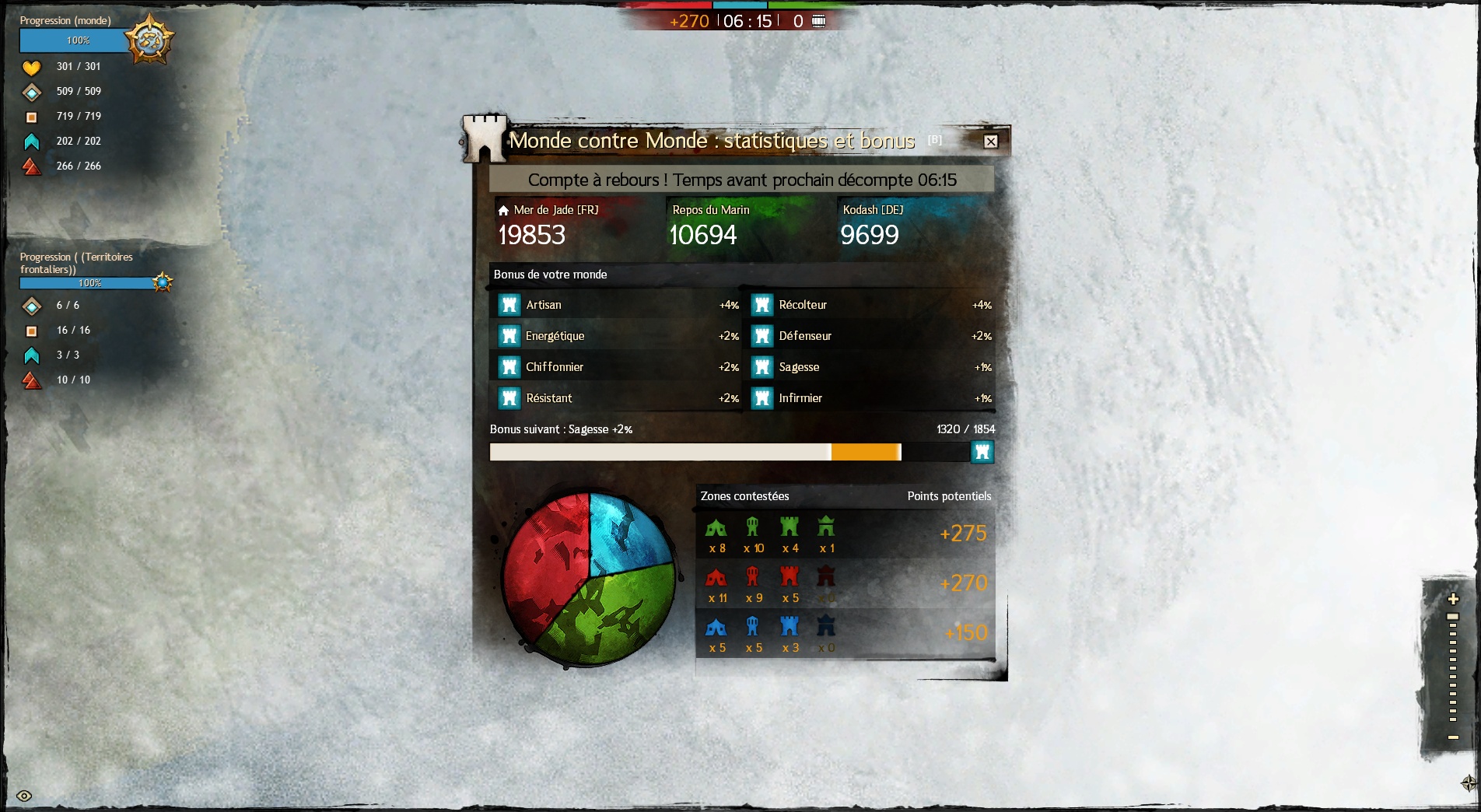Screen dimensions: 1481x812
Task: Click the world progression badge icon
Action: (x=149, y=39)
